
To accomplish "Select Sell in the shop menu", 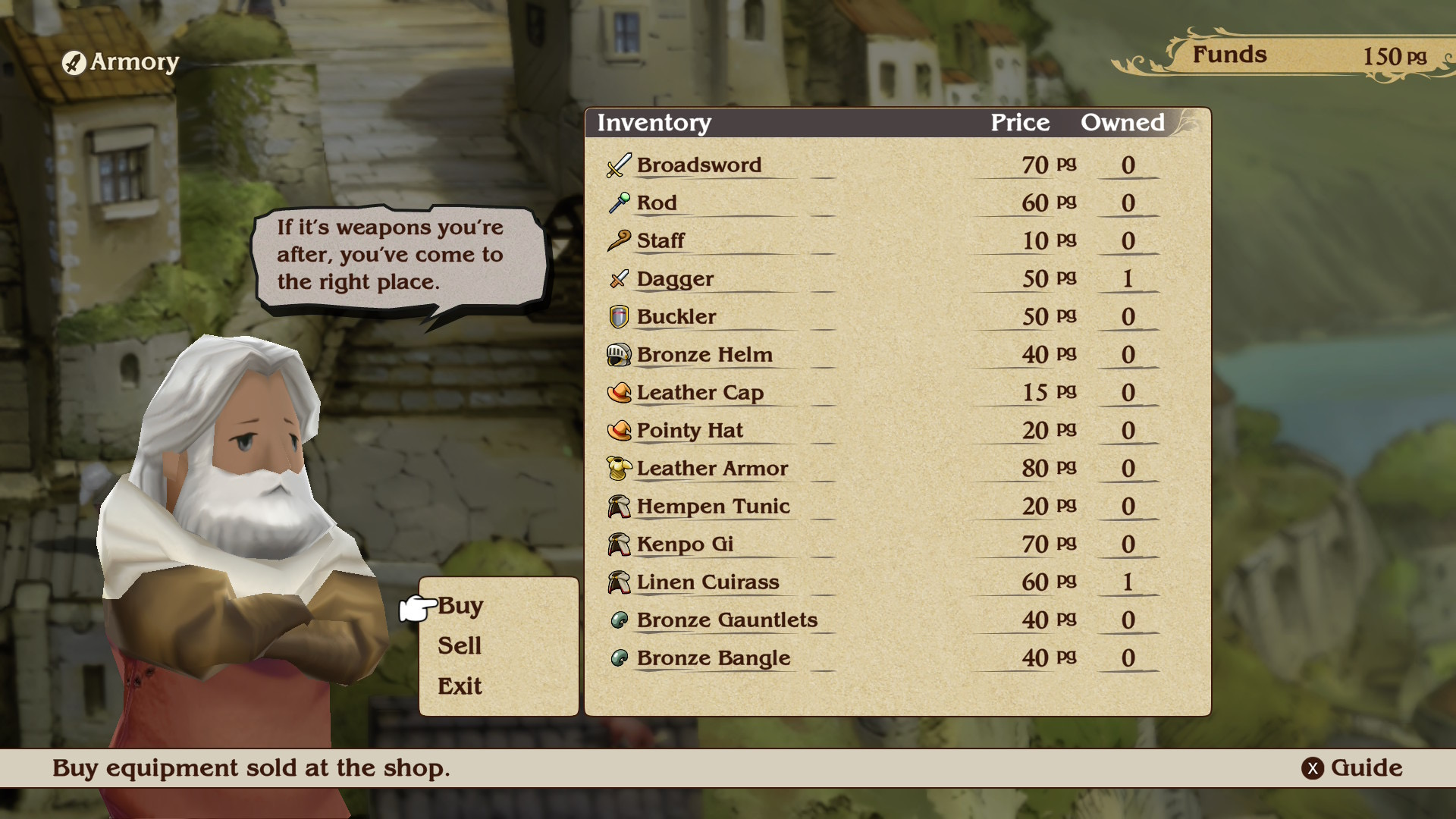I will (x=460, y=646).
